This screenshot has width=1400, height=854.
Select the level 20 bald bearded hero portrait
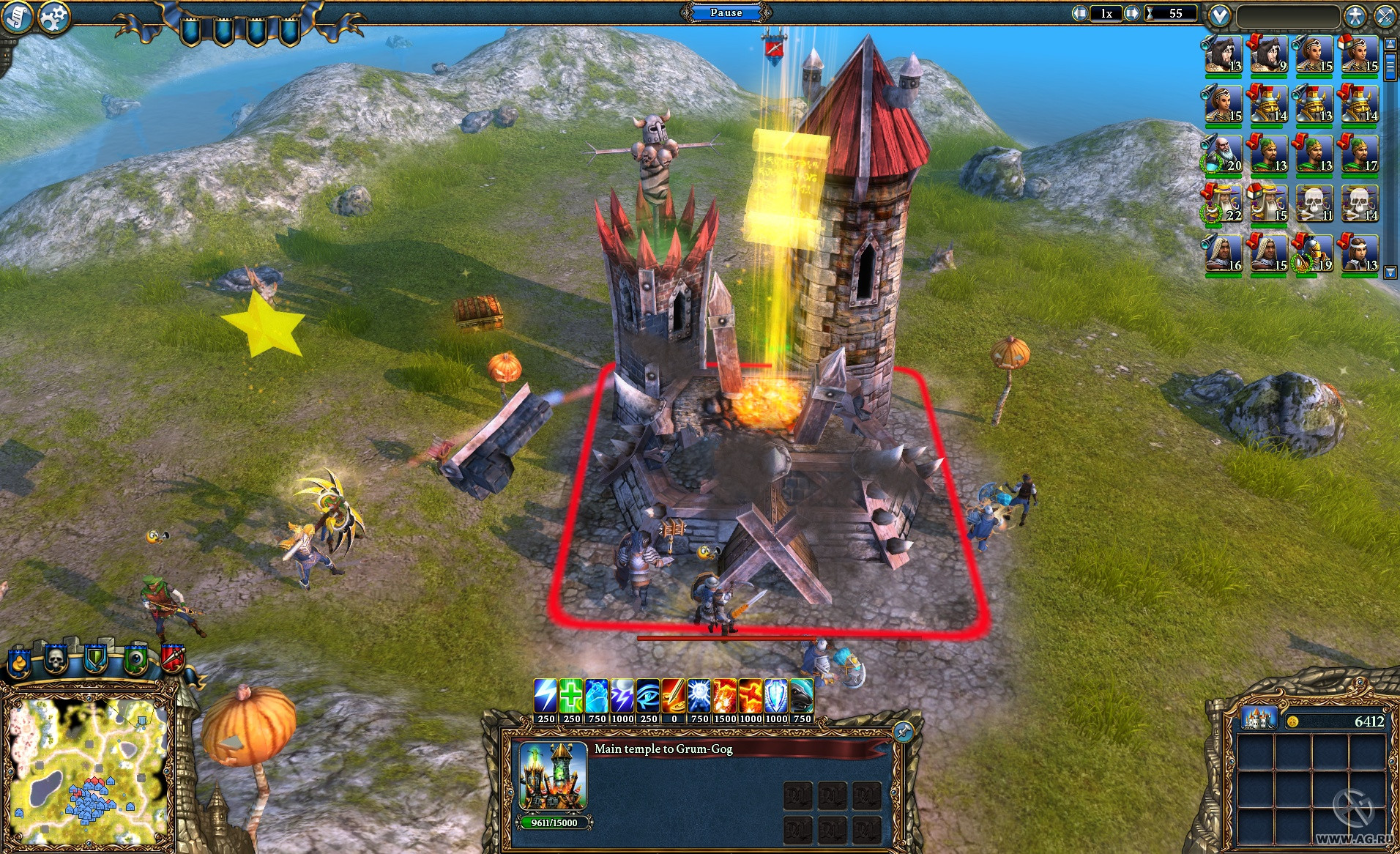1223,154
